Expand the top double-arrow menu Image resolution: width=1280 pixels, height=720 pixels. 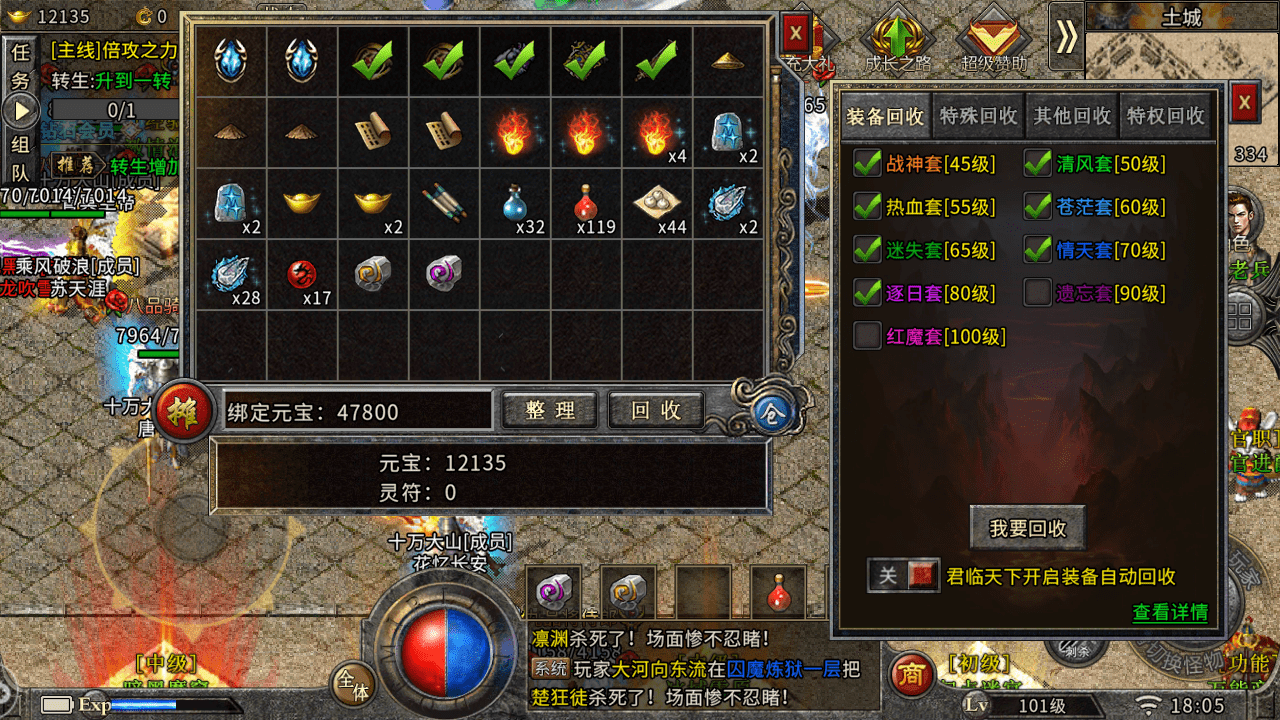tap(1066, 36)
